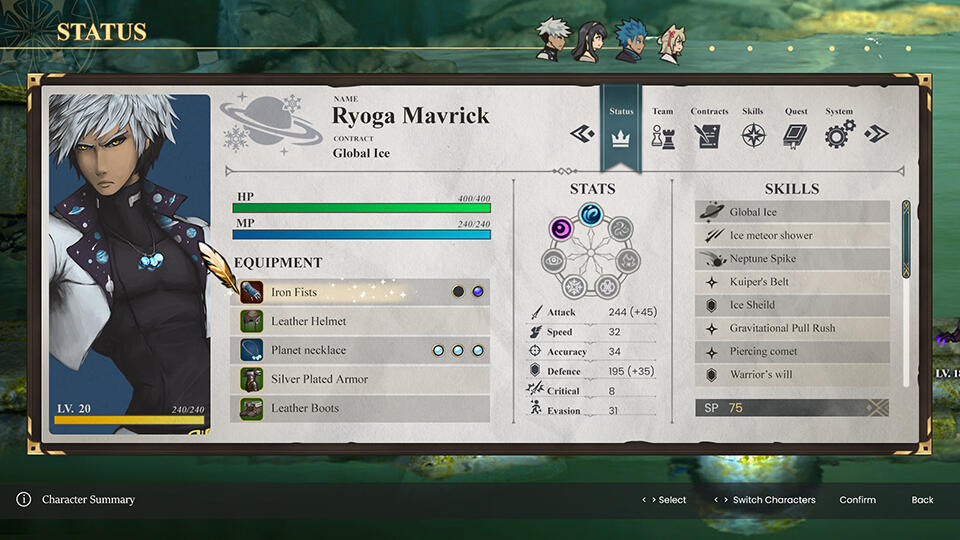Select the Global Ice skill

[x=792, y=212]
